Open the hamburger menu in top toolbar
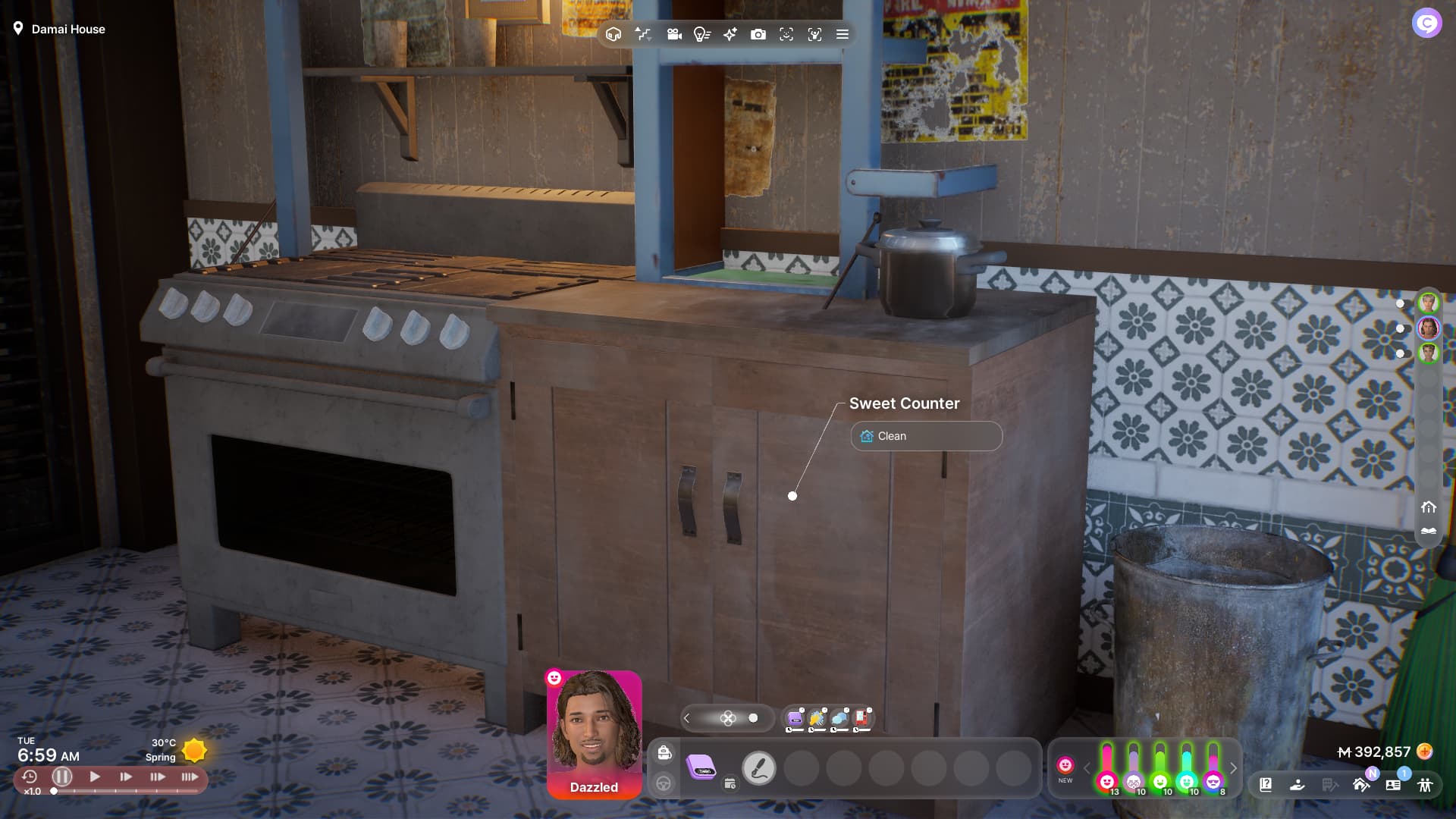This screenshot has width=1456, height=819. click(x=842, y=34)
